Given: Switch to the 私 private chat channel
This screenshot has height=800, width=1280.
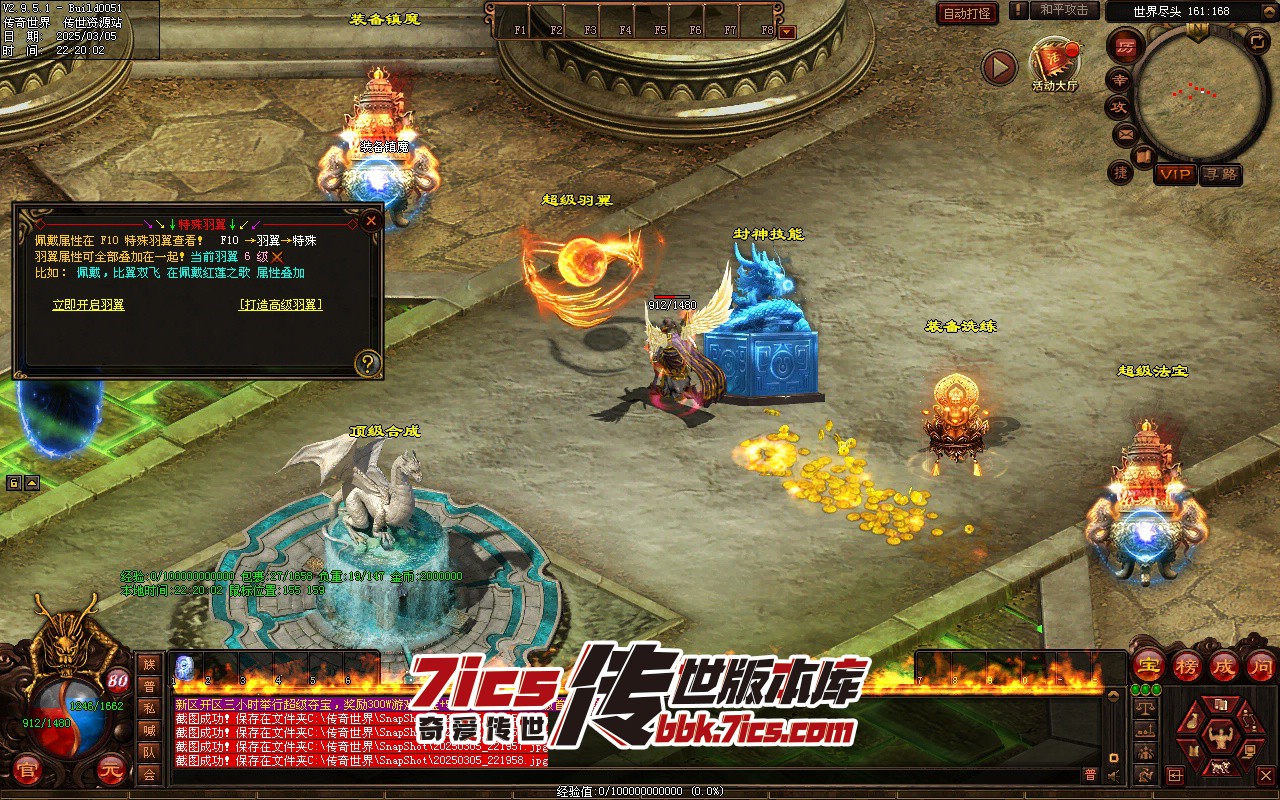Looking at the screenshot, I should click(x=149, y=708).
